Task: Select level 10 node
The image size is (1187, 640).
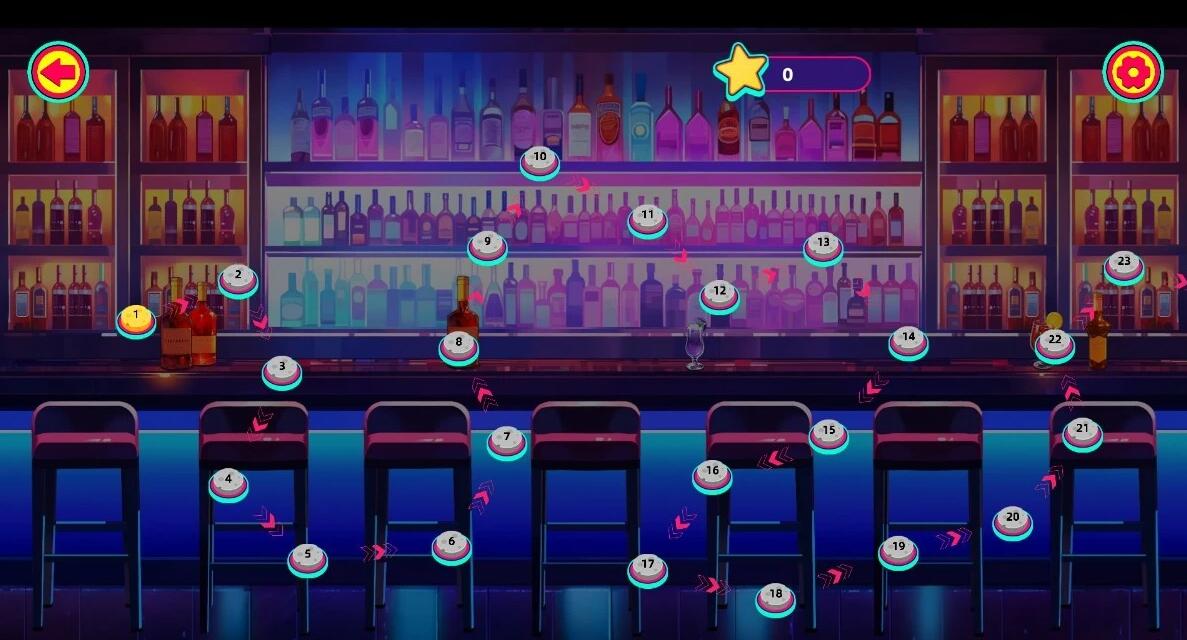Action: click(540, 161)
